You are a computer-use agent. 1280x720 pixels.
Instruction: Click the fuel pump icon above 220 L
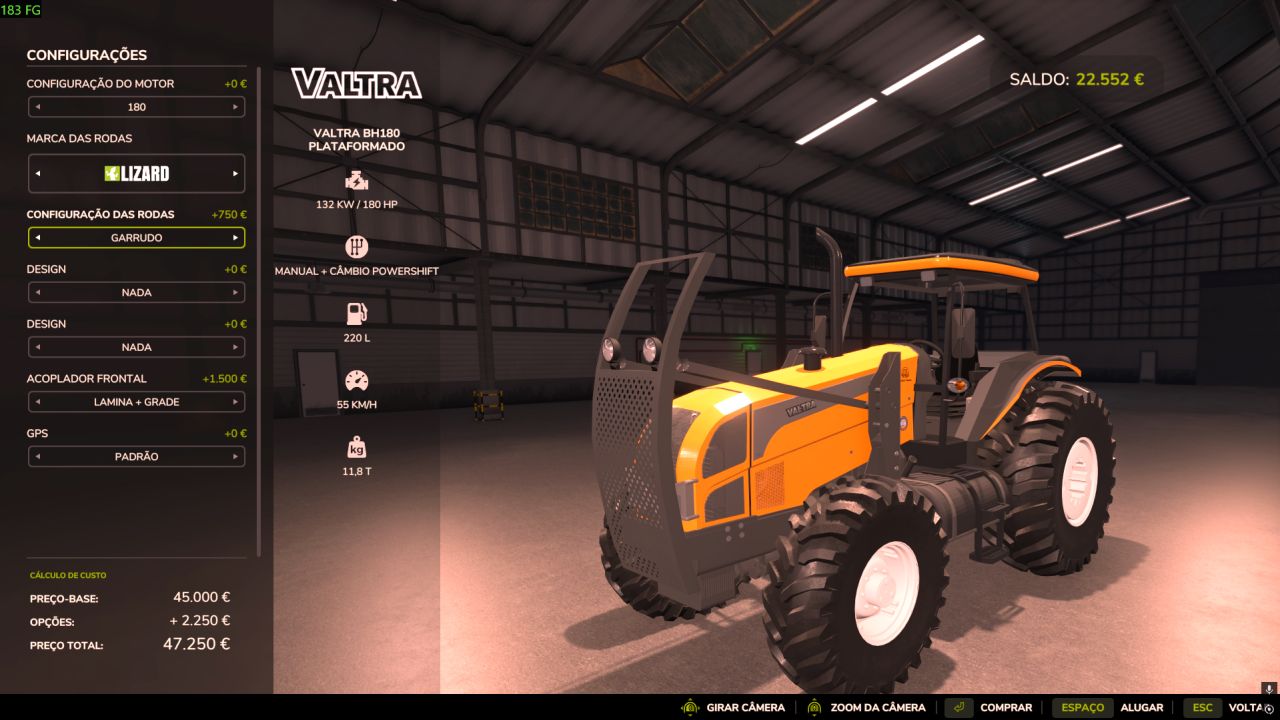coord(358,312)
